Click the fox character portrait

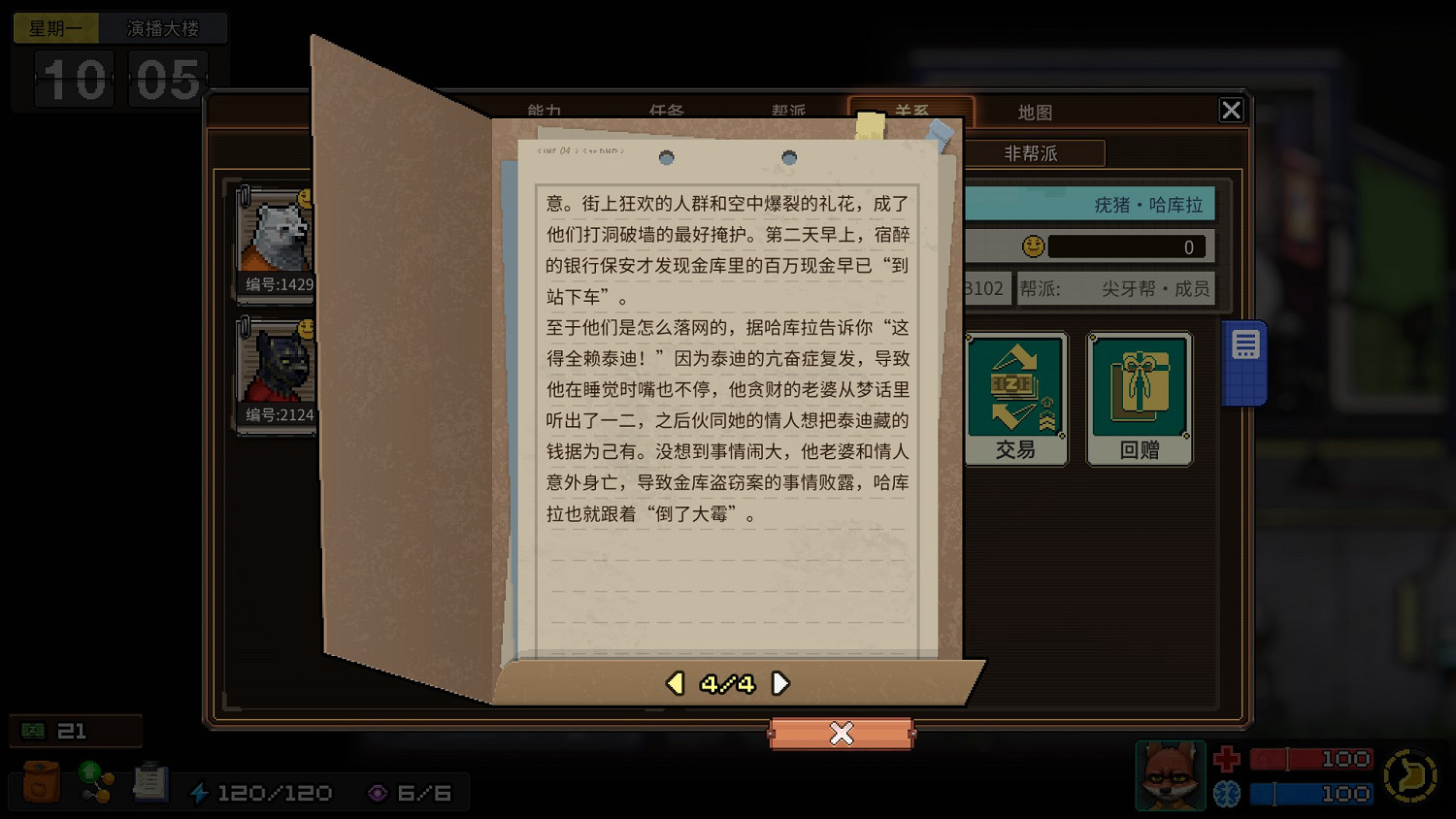pyautogui.click(x=1170, y=775)
